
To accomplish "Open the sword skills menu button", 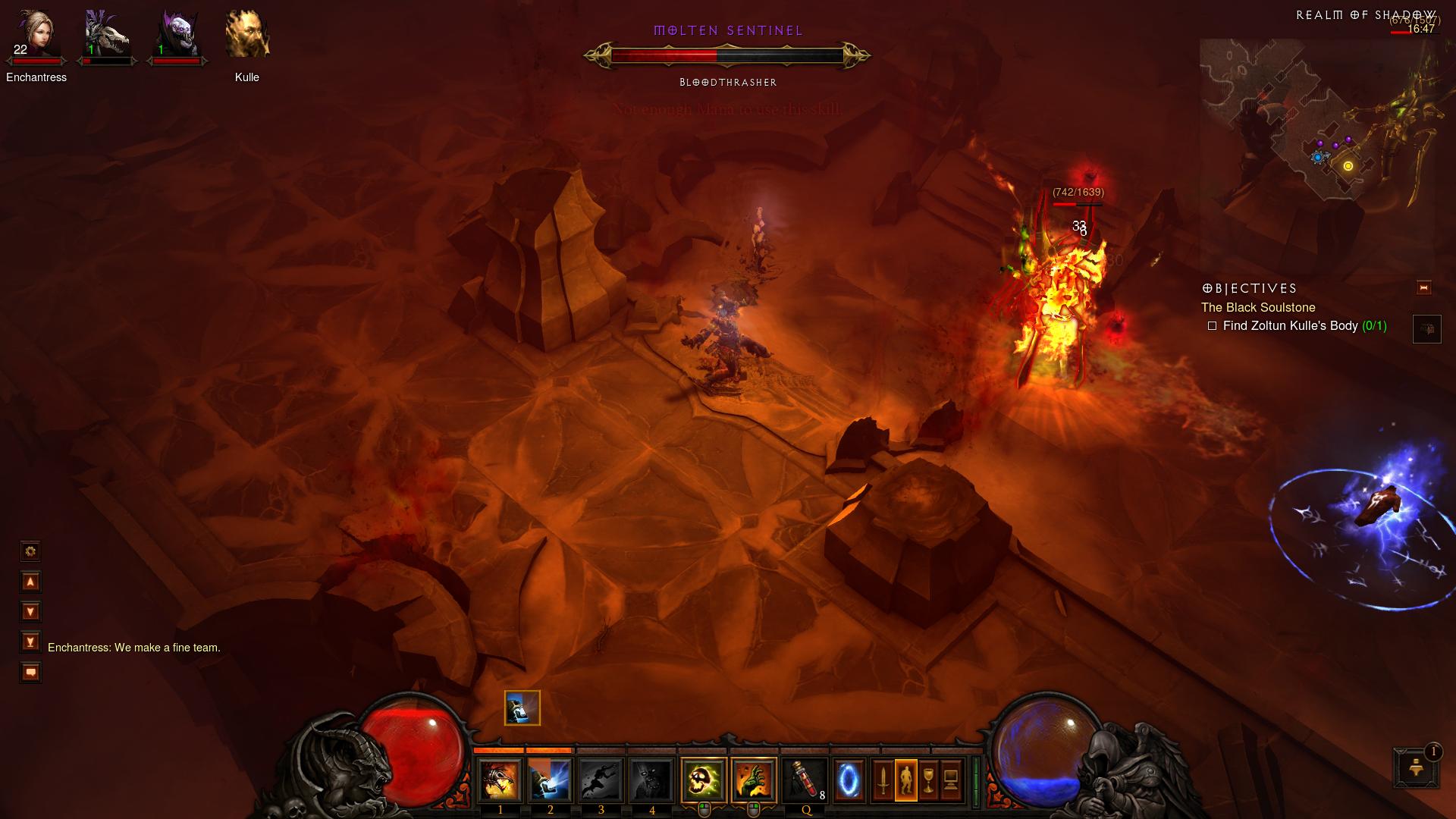I will 883,780.
